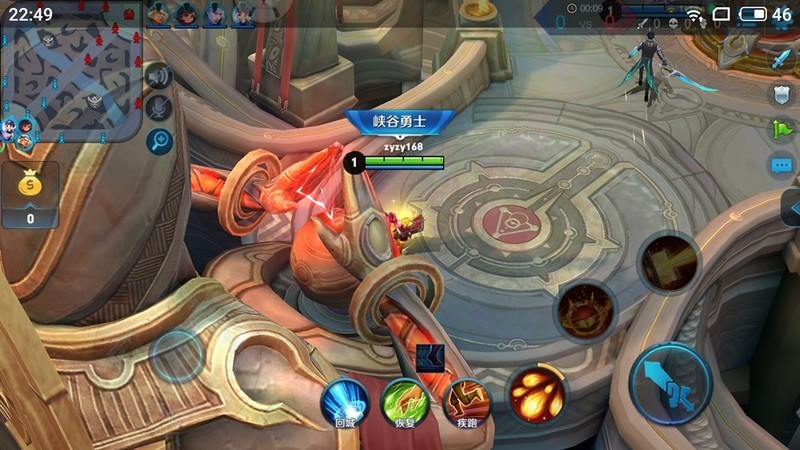800x450 pixels.
Task: Click the magnifier zoom button
Action: pos(158,141)
